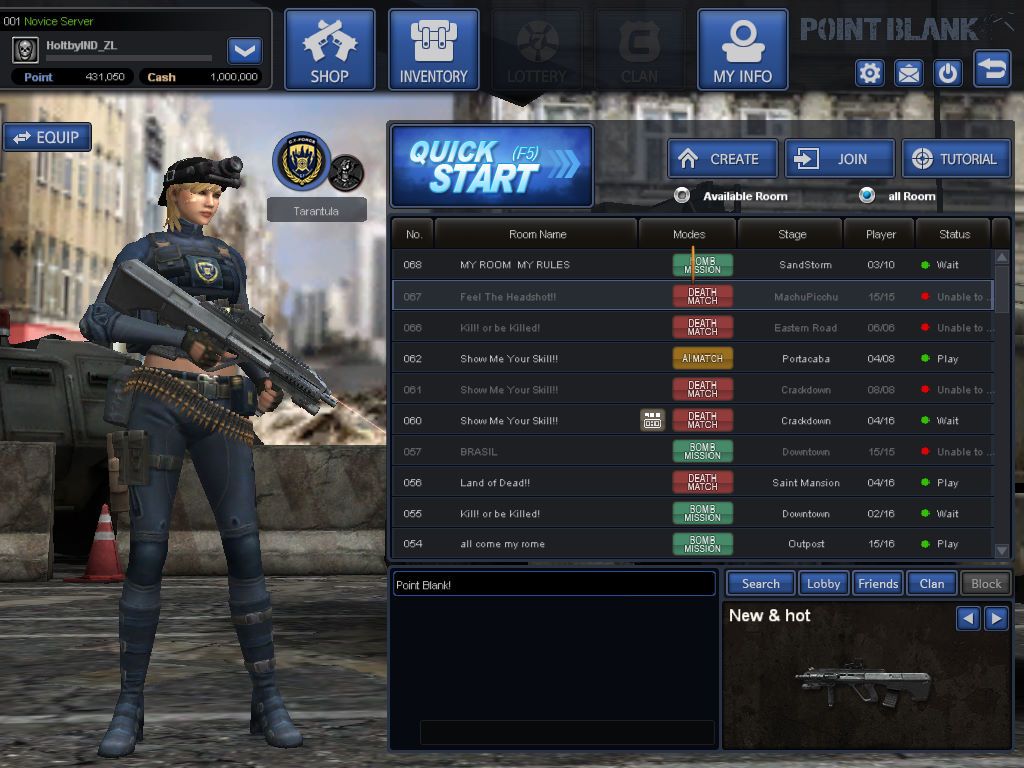Switch to the Lobby tab
This screenshot has width=1024, height=768.
tap(823, 583)
